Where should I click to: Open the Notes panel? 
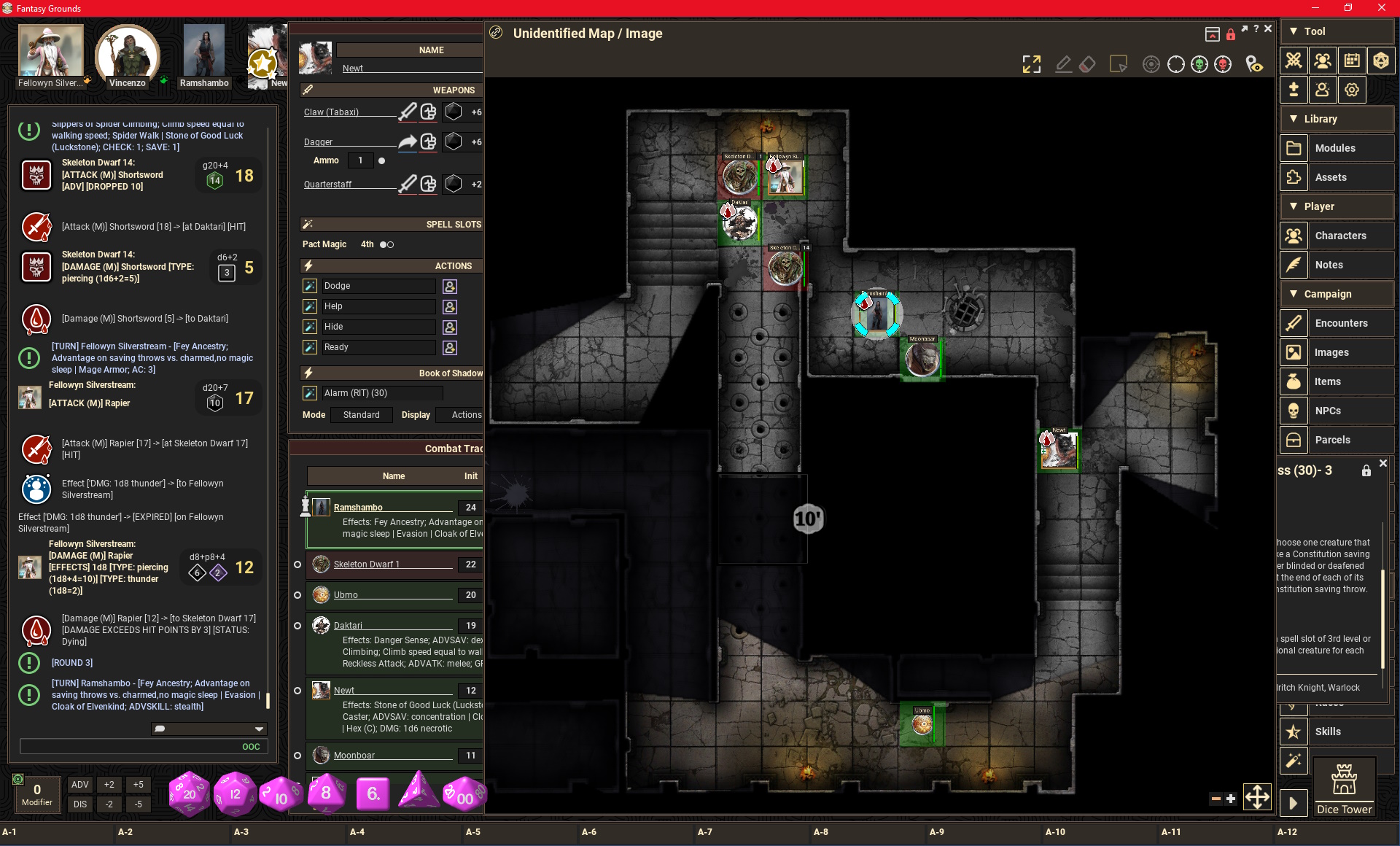point(1329,265)
